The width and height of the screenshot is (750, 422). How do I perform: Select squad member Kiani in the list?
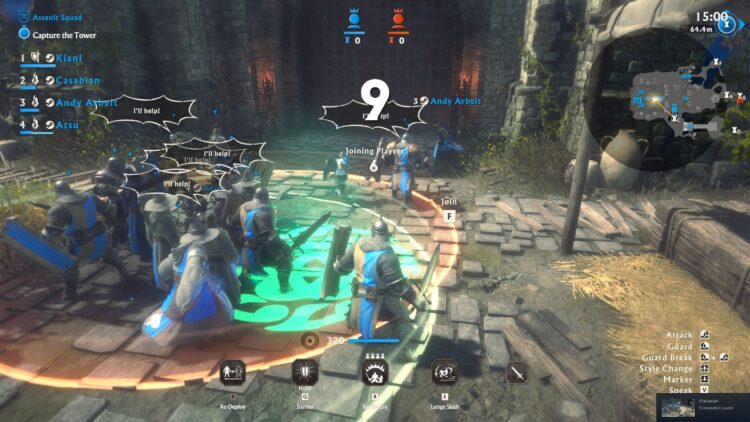point(70,58)
